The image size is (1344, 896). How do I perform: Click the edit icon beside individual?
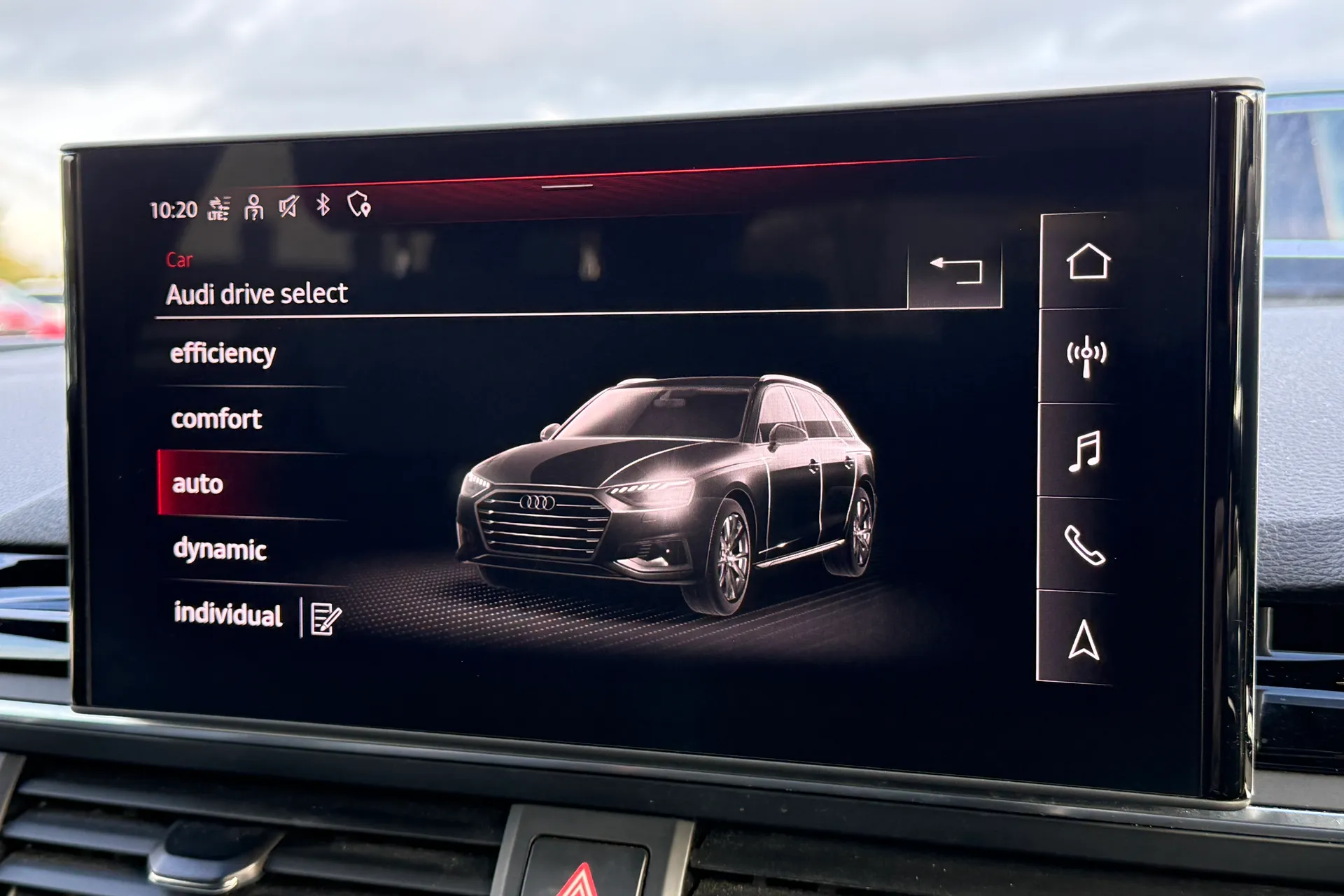pyautogui.click(x=323, y=617)
